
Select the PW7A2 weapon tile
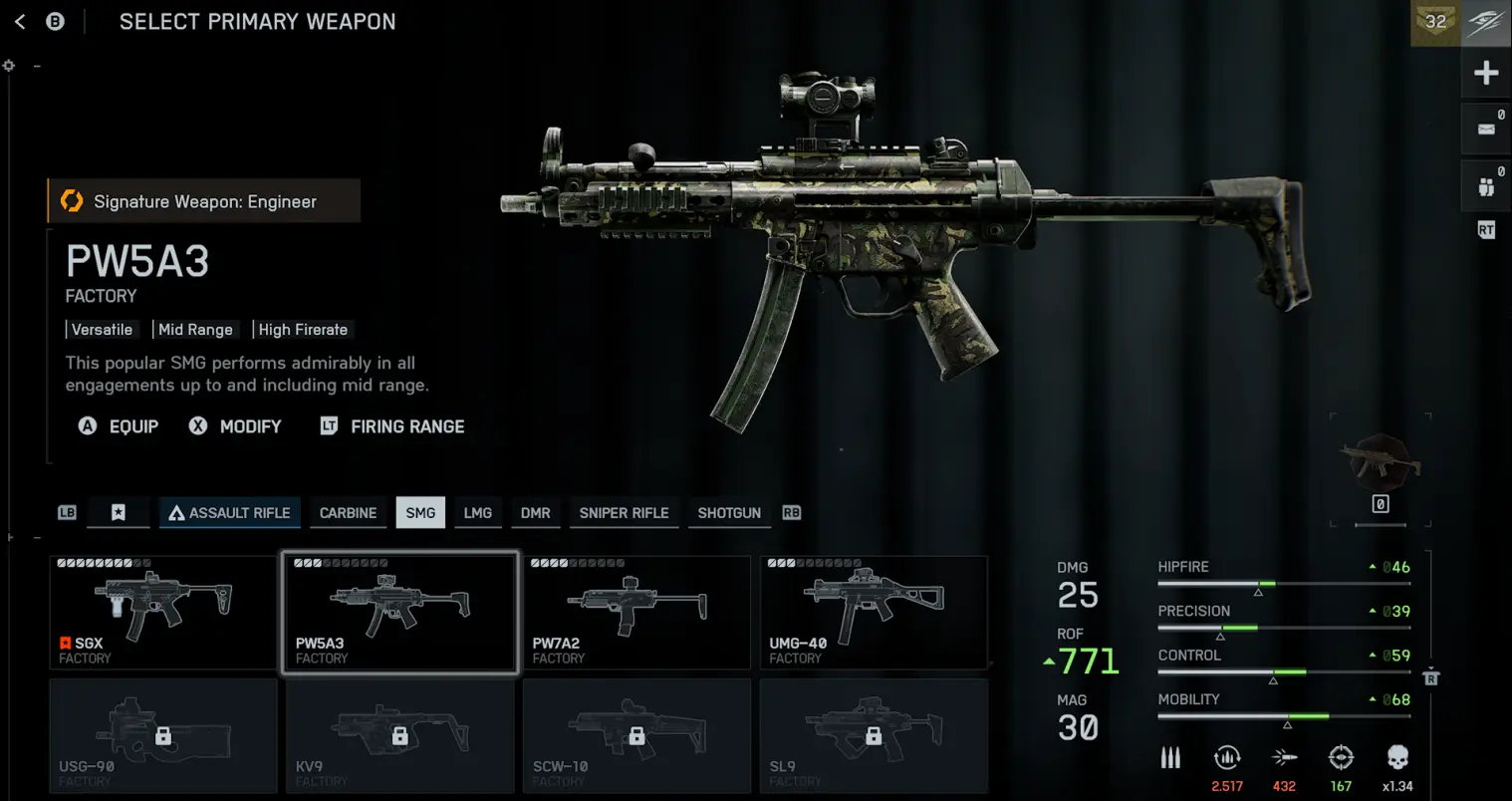636,613
